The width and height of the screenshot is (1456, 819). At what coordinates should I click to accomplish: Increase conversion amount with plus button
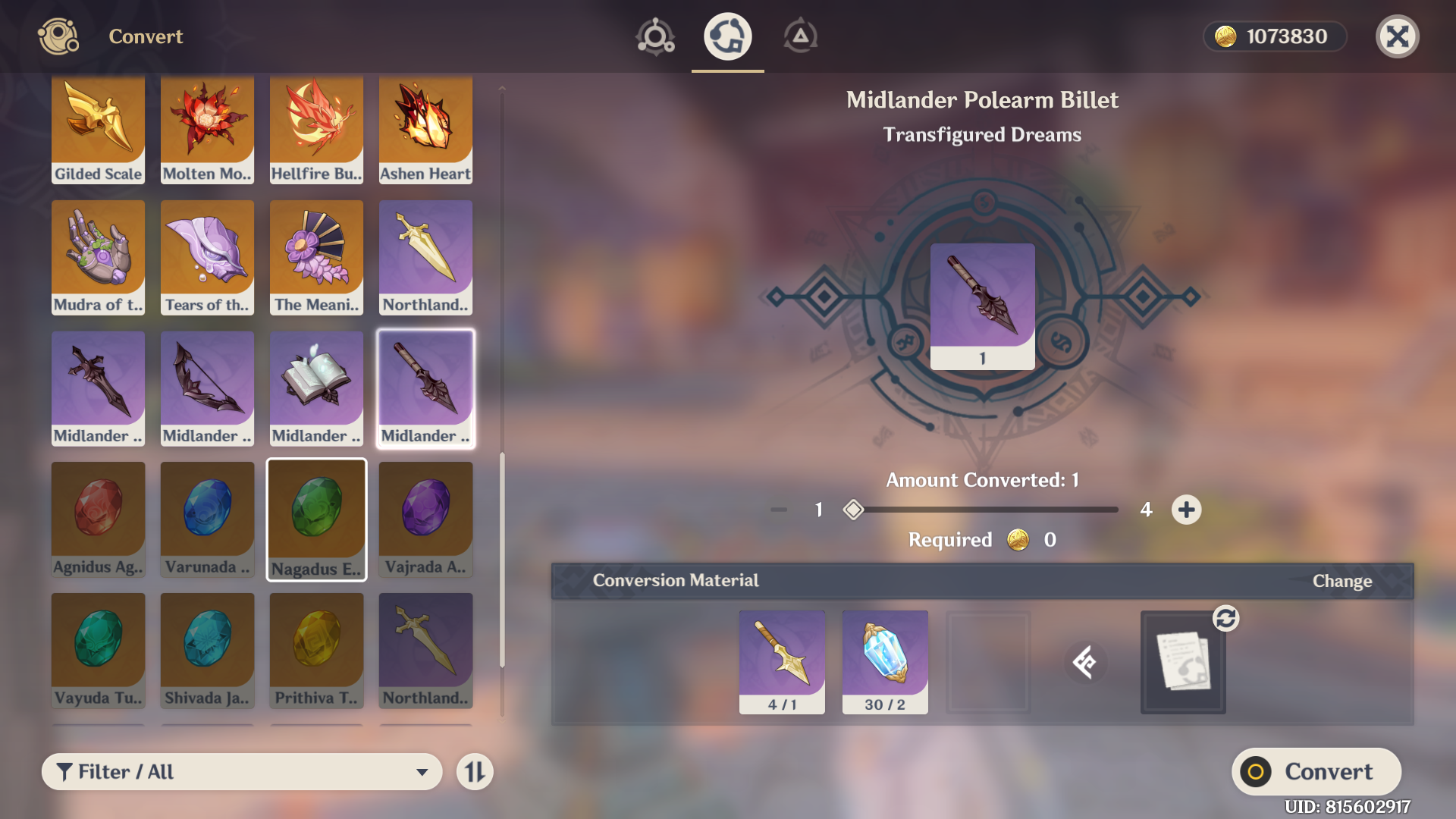(x=1186, y=510)
